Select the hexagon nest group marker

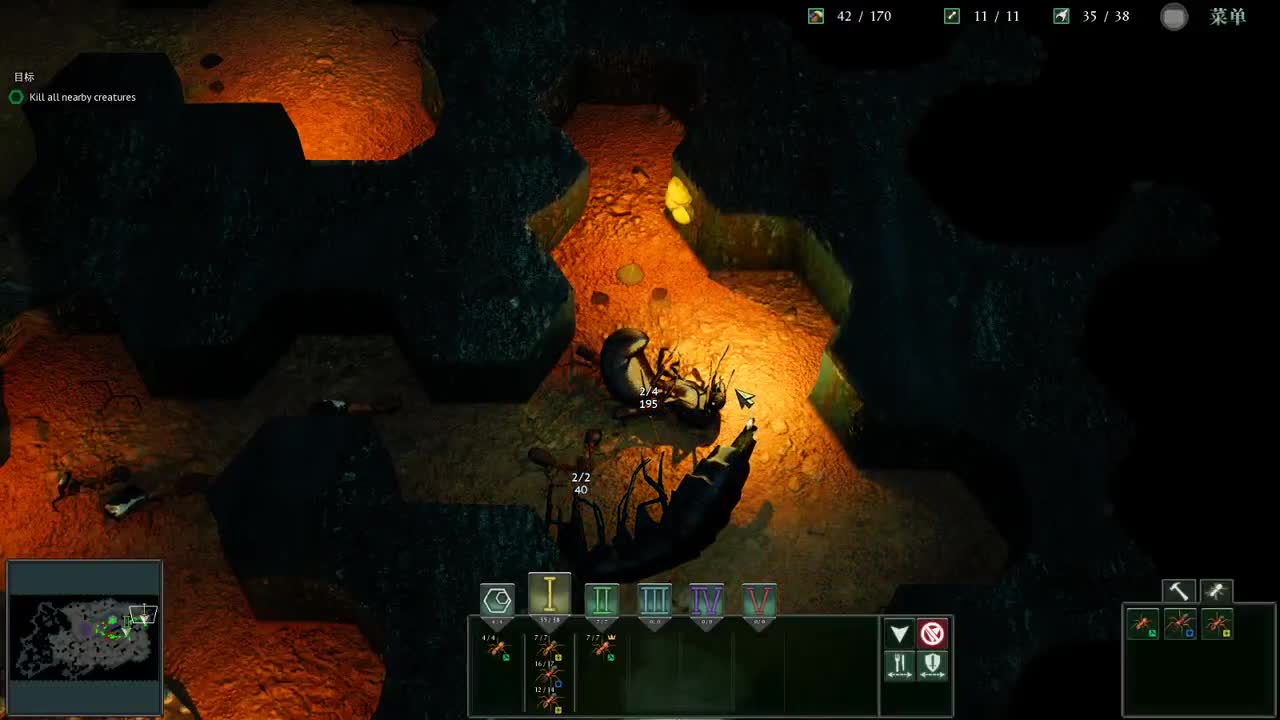[x=497, y=600]
